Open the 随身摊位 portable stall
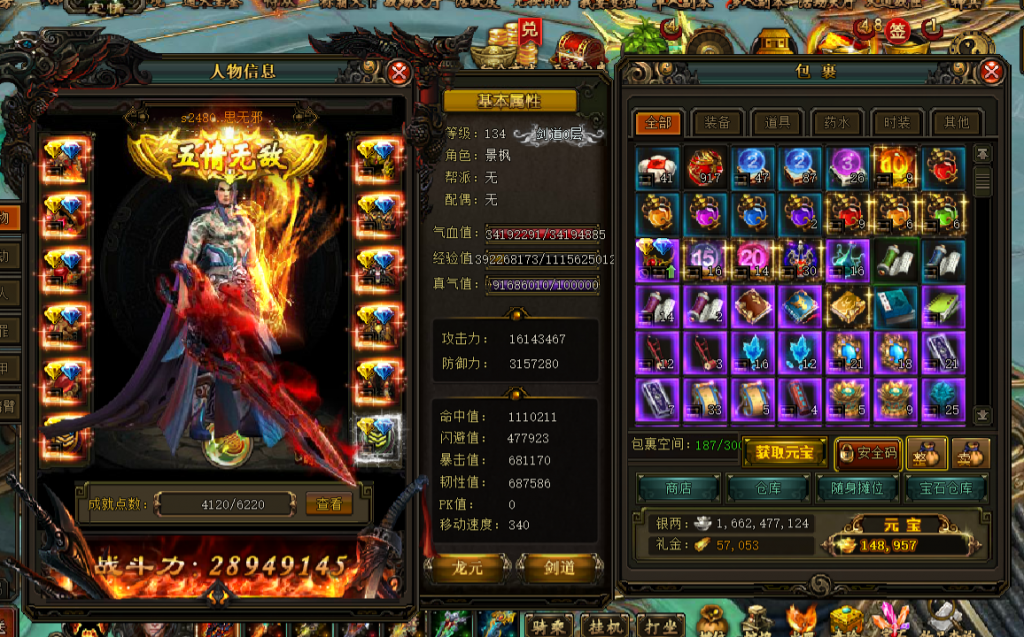The height and width of the screenshot is (637, 1024). [x=857, y=488]
